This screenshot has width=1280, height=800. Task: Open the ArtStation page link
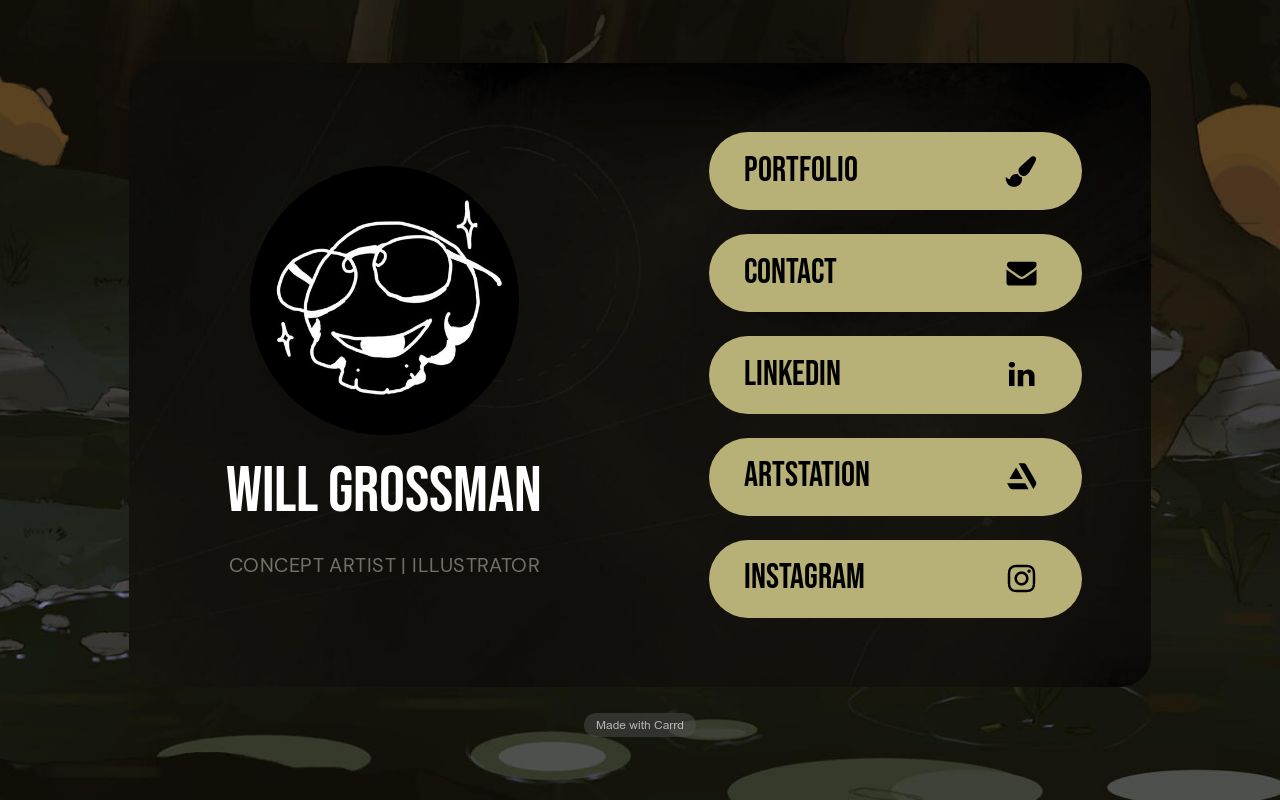(895, 476)
